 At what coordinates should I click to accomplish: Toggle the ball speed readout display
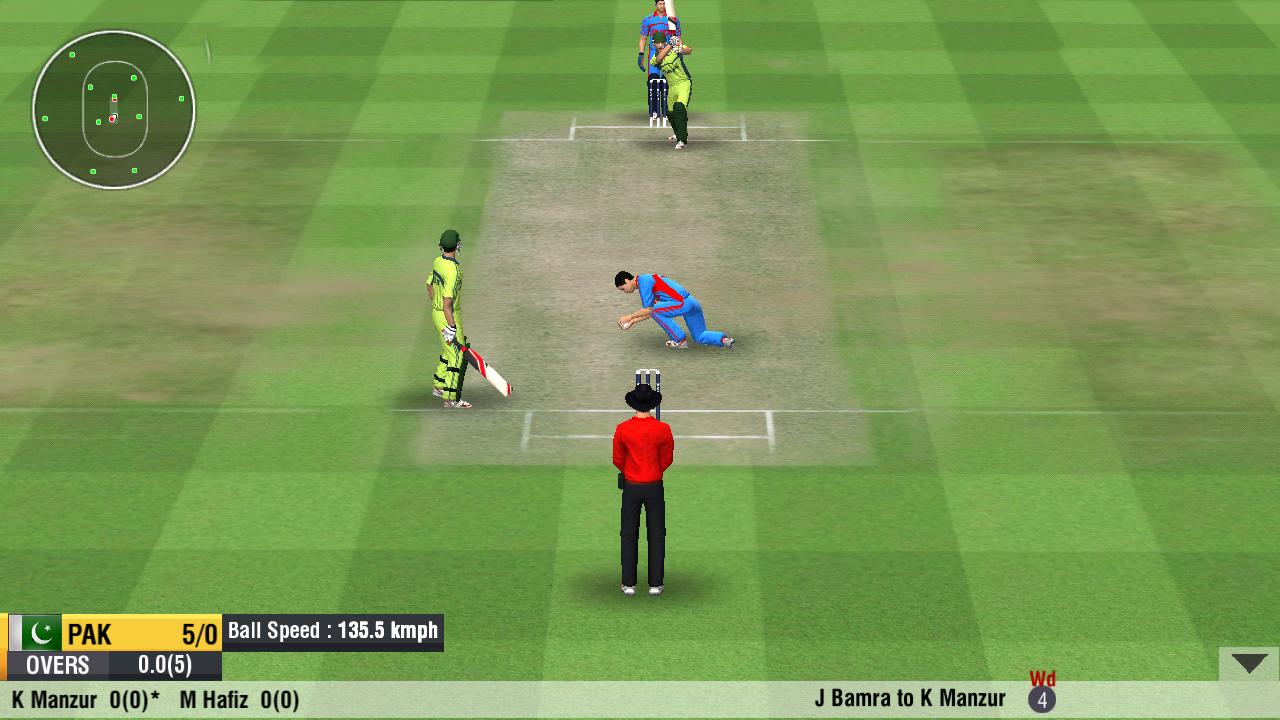click(330, 631)
